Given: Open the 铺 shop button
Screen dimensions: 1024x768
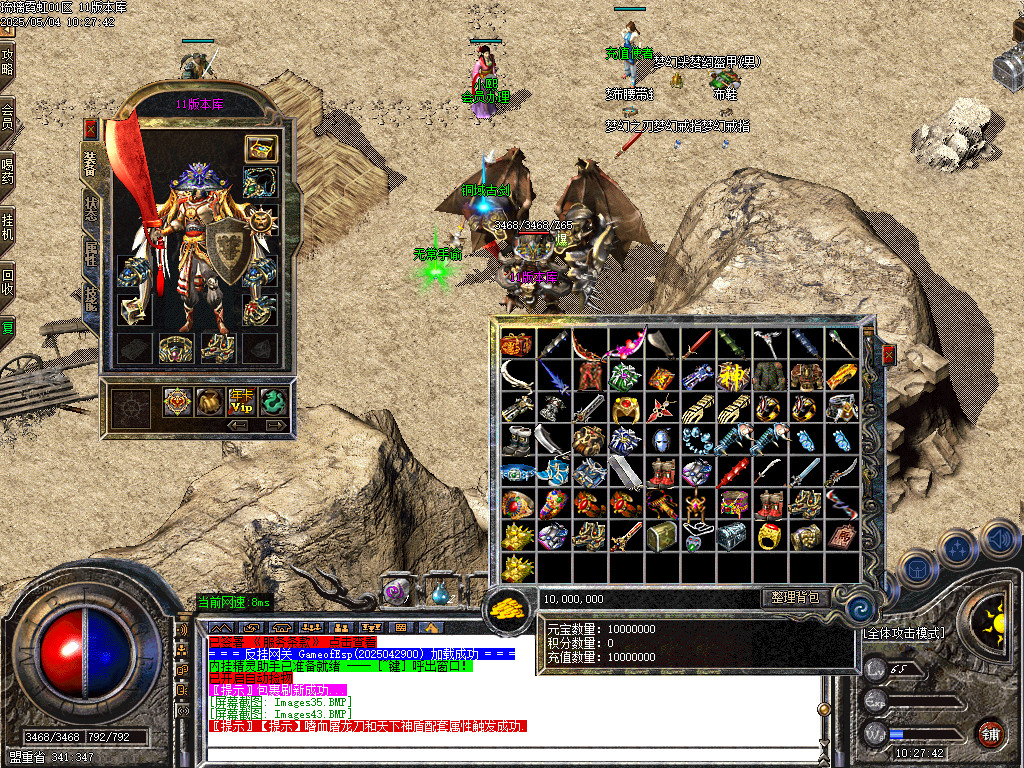Looking at the screenshot, I should (991, 733).
